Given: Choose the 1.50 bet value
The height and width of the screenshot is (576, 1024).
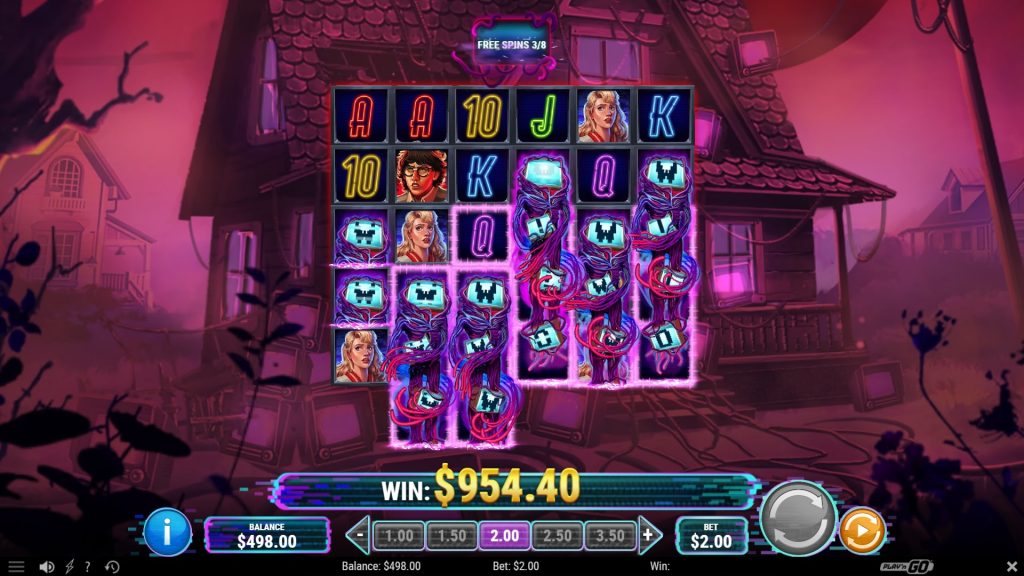Looking at the screenshot, I should [x=452, y=536].
